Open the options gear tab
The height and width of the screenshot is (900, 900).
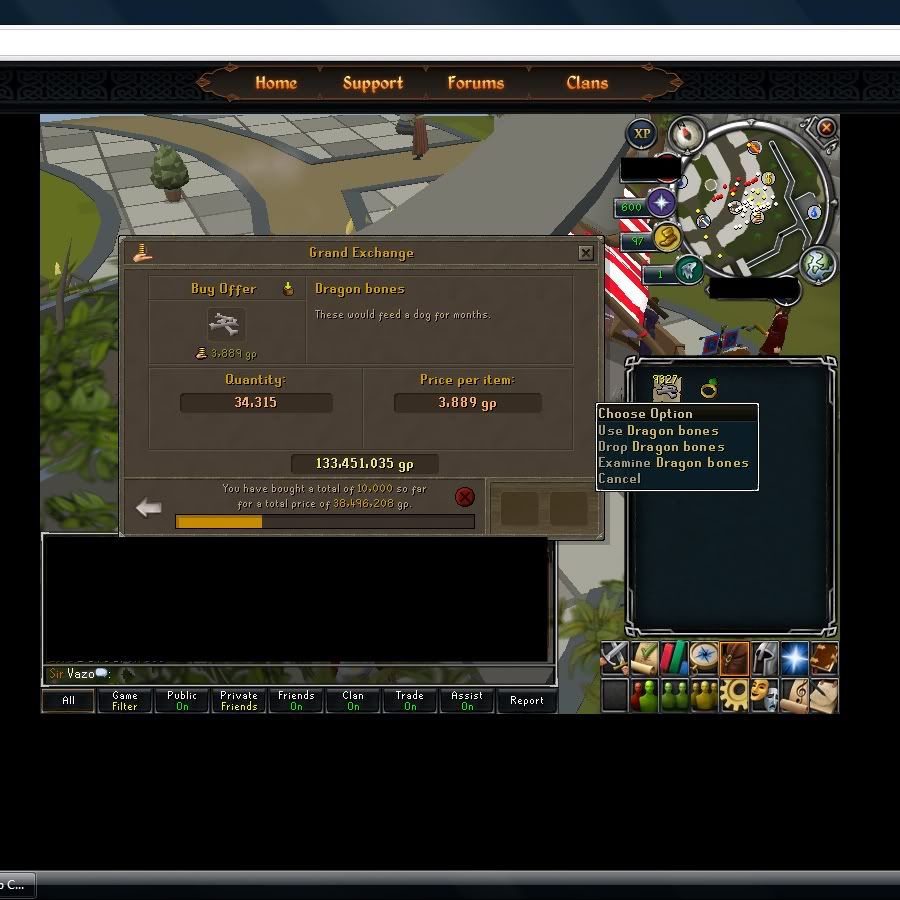pos(737,693)
